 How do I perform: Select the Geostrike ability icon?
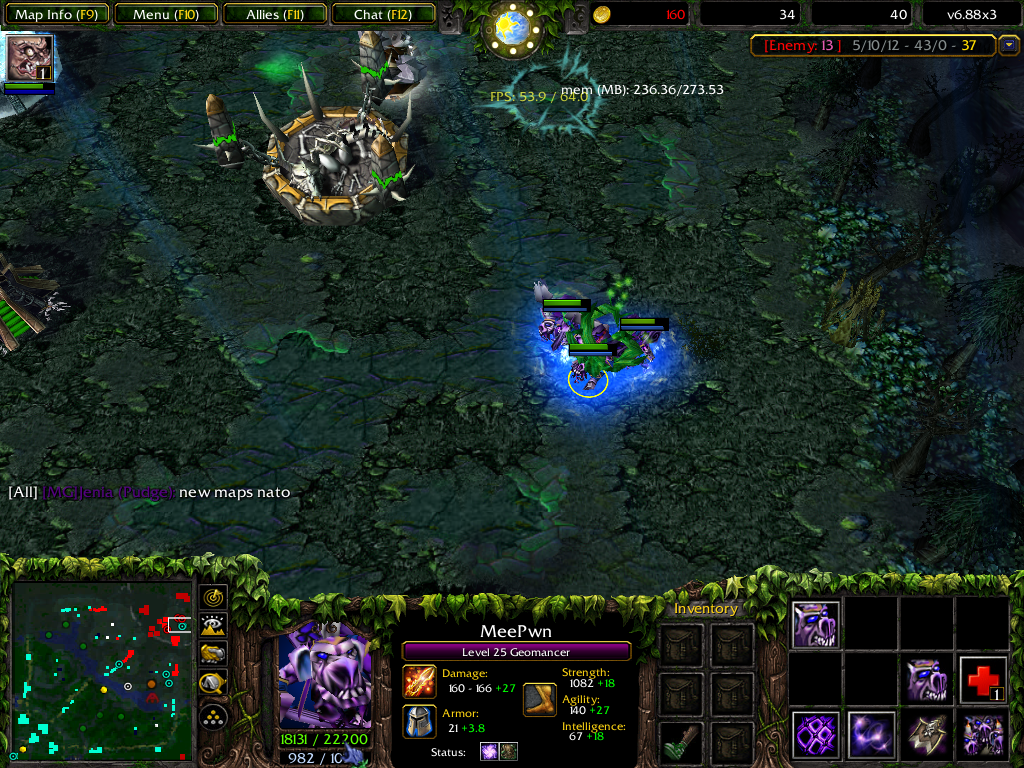click(928, 734)
